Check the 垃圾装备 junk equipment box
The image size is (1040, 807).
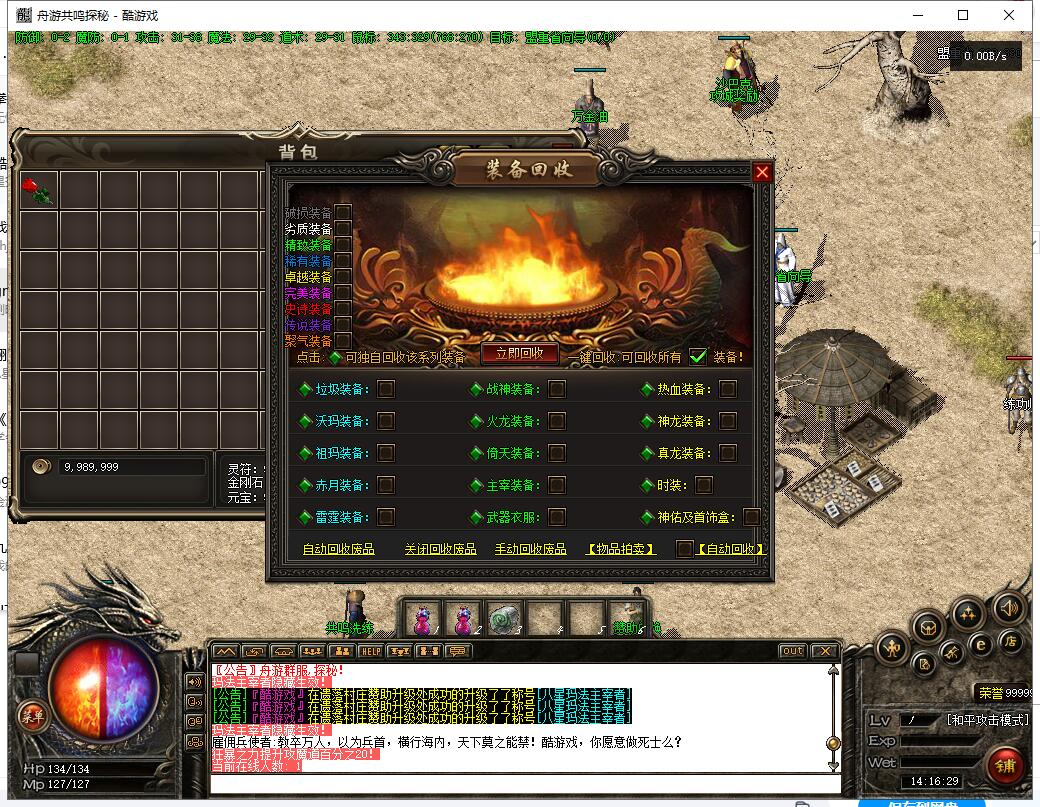(x=385, y=389)
